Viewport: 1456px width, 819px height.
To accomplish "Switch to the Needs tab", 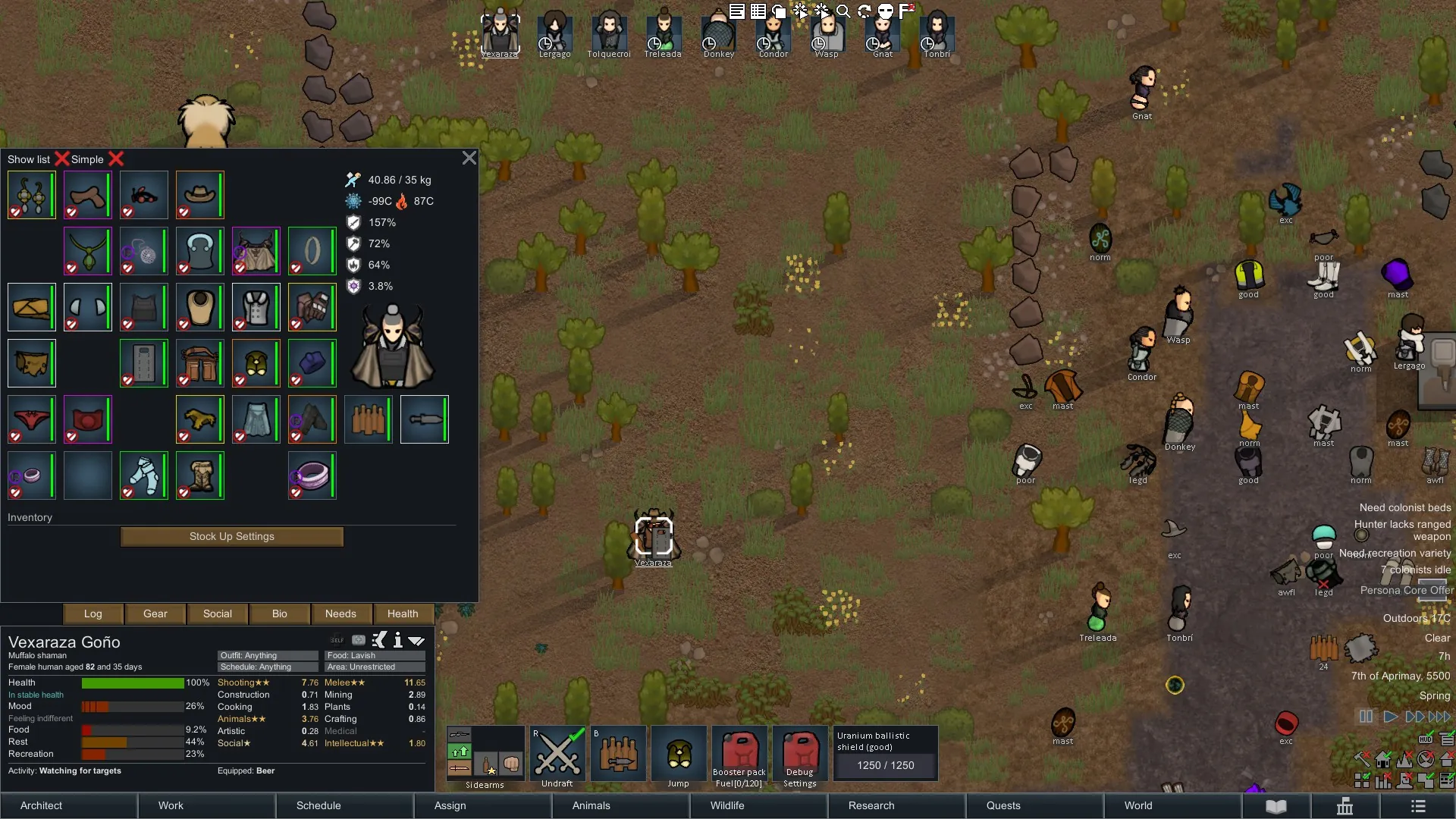I will pyautogui.click(x=340, y=613).
